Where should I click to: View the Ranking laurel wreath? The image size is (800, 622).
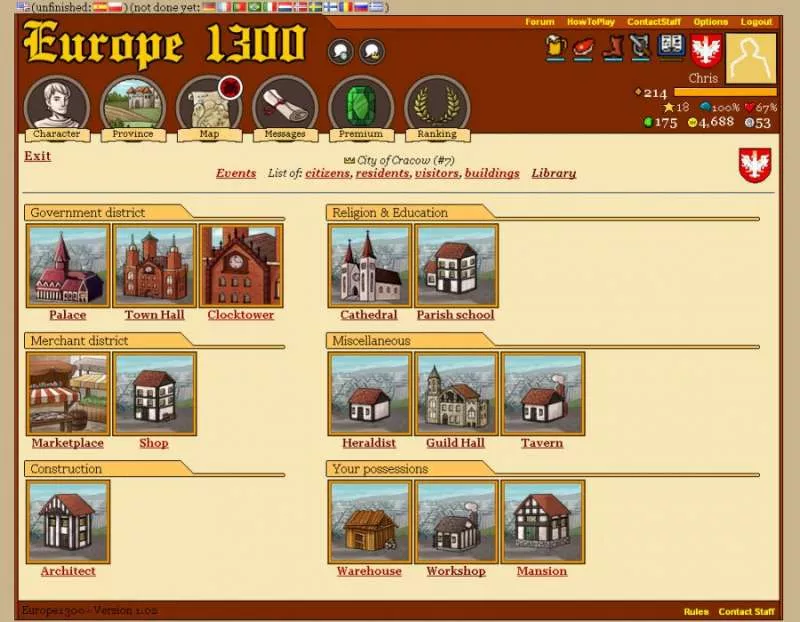coord(437,106)
